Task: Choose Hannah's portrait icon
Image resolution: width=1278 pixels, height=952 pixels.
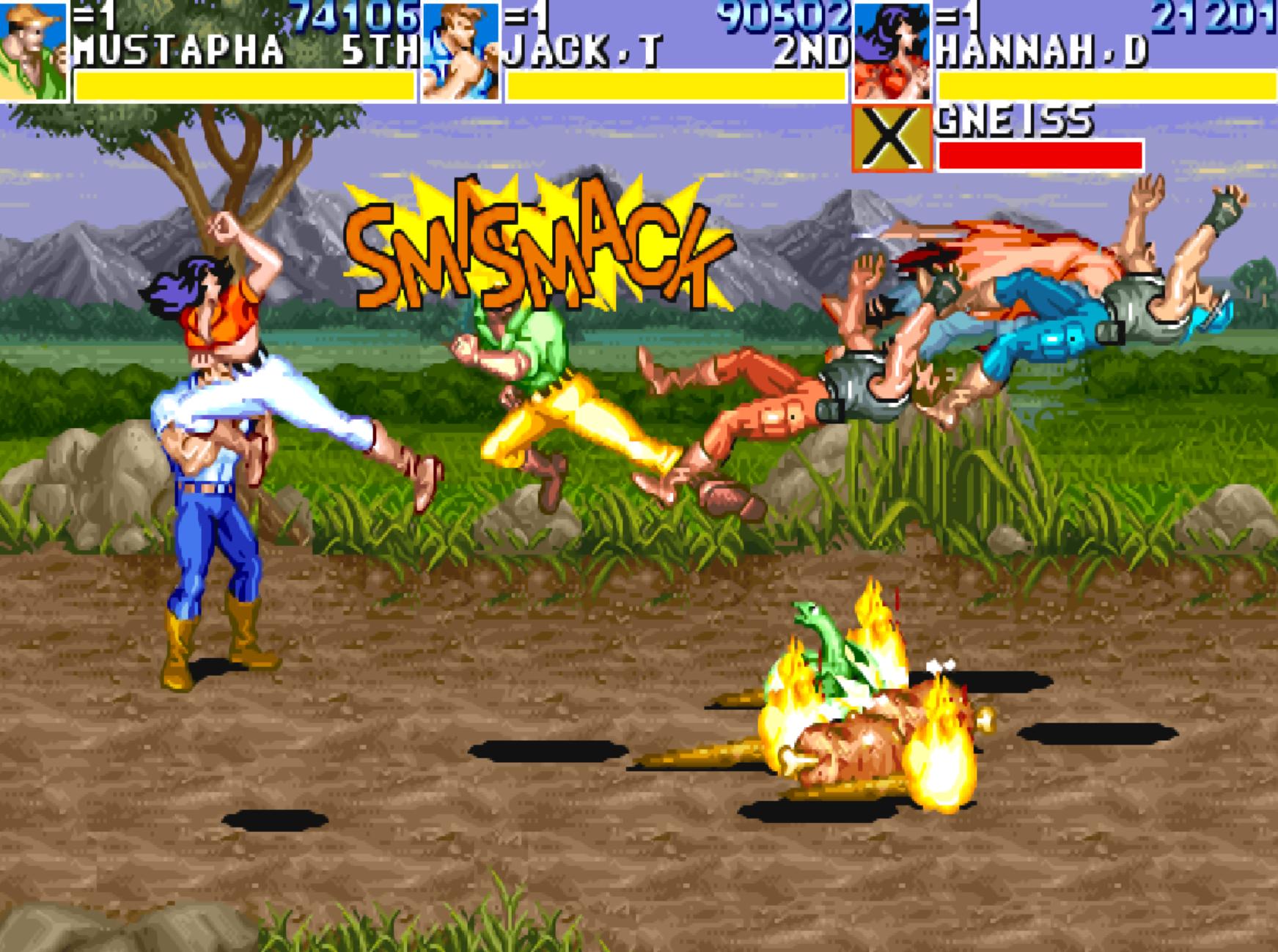Action: coord(892,51)
